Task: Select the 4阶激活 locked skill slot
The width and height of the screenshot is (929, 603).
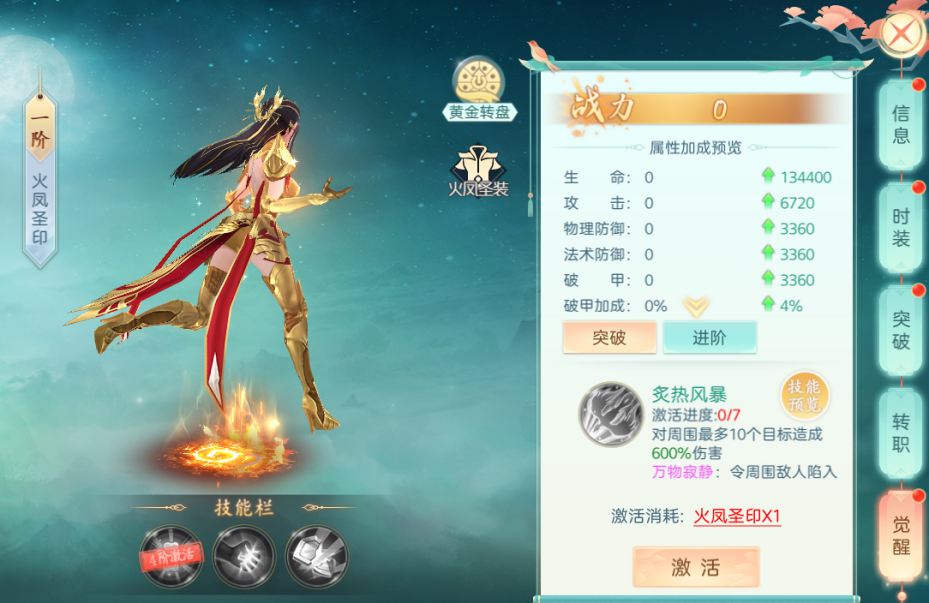Action: click(170, 553)
